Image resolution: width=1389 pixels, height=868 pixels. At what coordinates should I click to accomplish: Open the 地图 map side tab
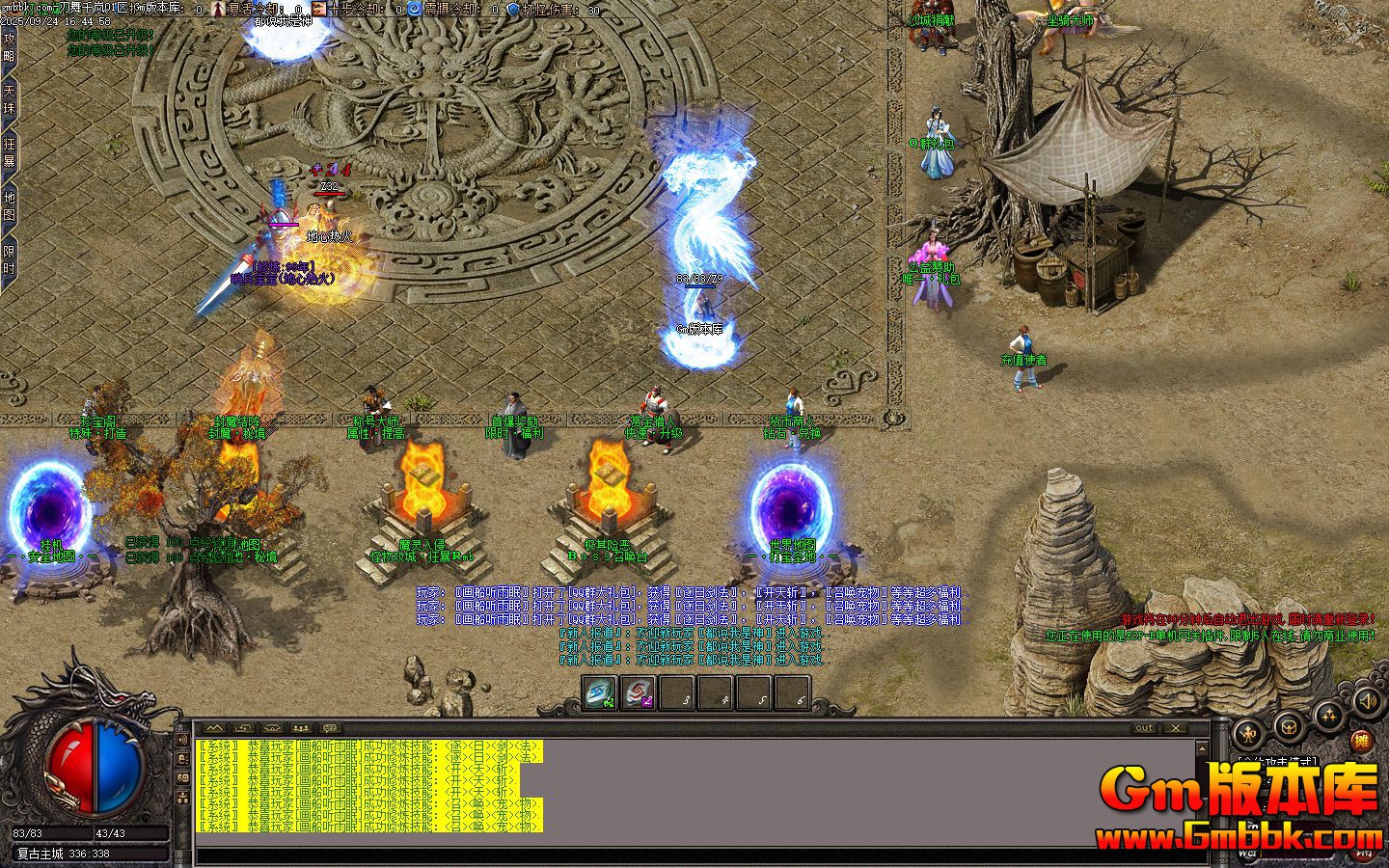point(9,204)
